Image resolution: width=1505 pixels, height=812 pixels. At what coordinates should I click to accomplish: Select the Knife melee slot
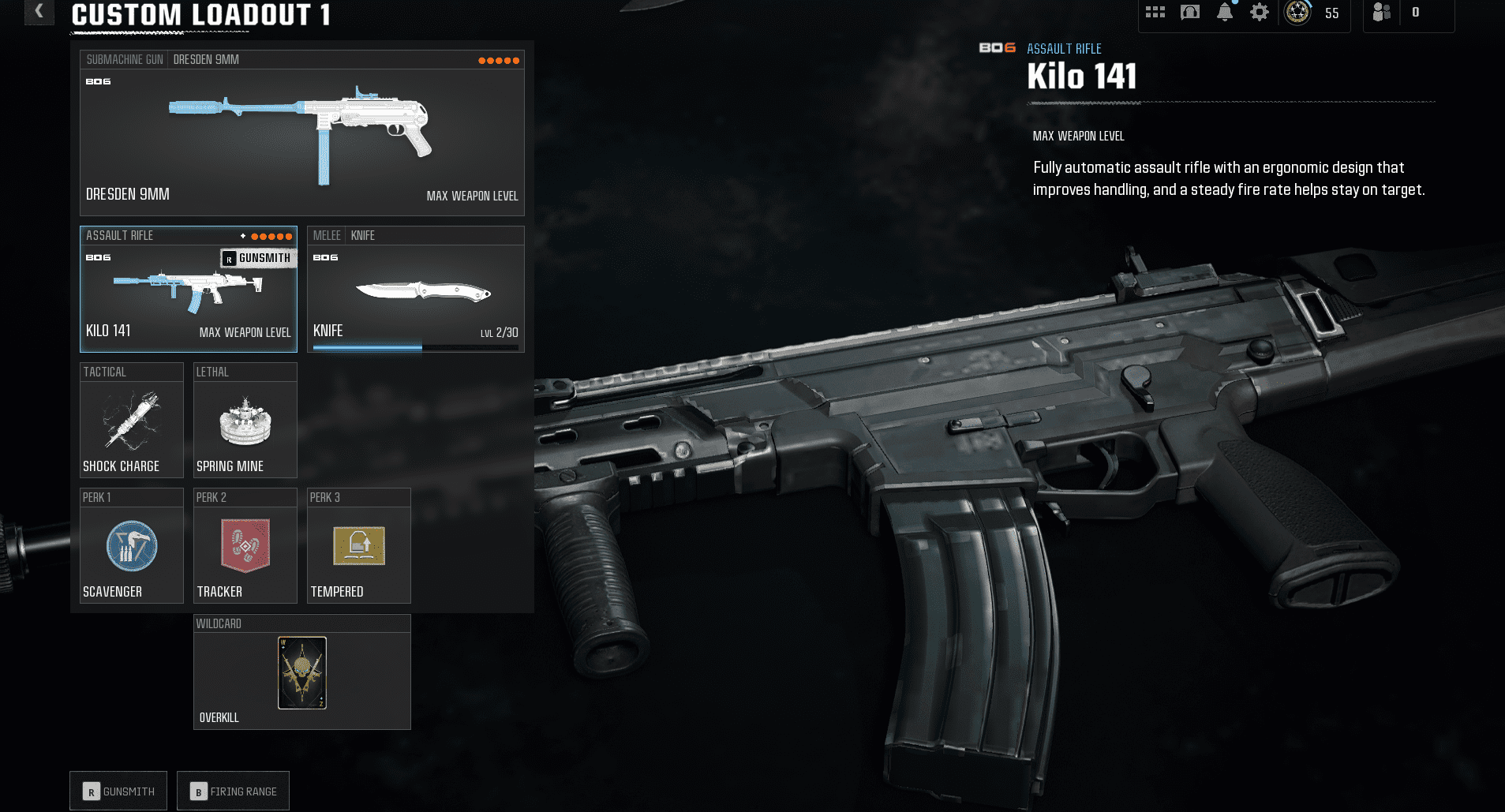(x=416, y=292)
